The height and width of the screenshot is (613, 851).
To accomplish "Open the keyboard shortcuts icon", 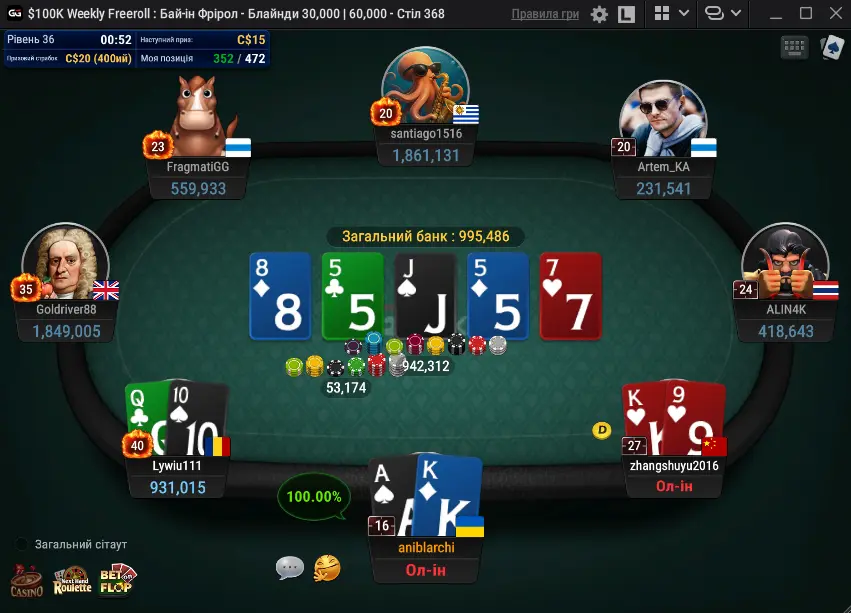I will (795, 47).
